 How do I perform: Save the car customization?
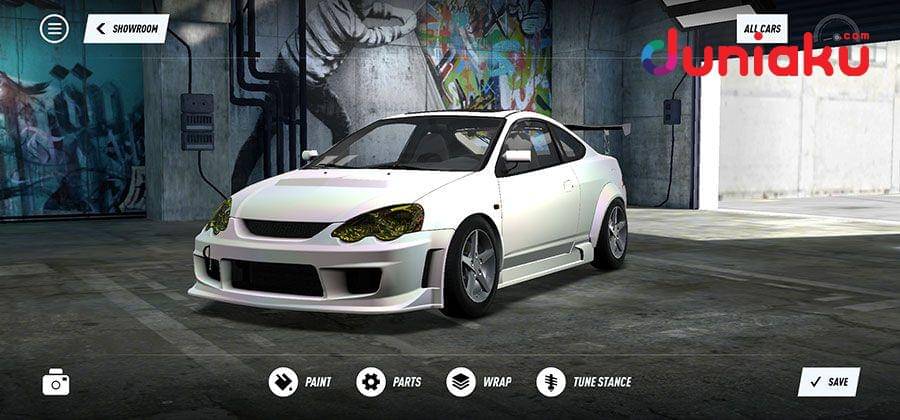click(x=828, y=381)
